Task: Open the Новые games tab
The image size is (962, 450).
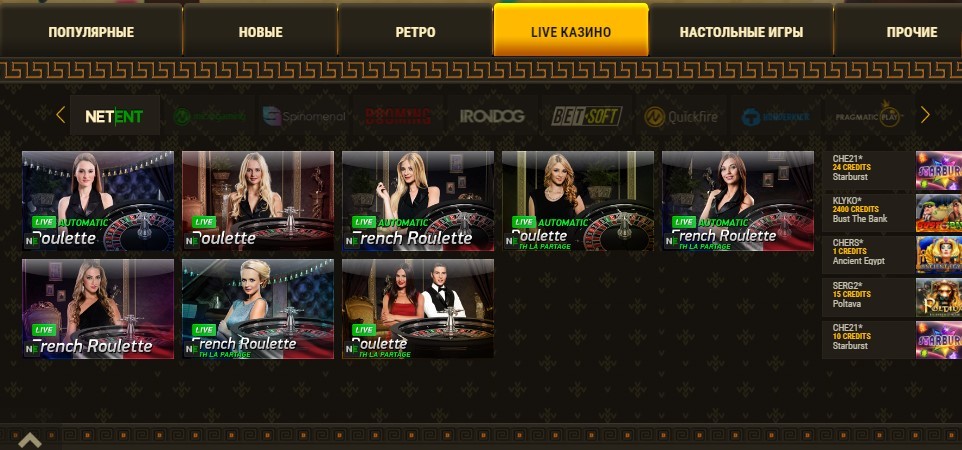Action: point(260,32)
